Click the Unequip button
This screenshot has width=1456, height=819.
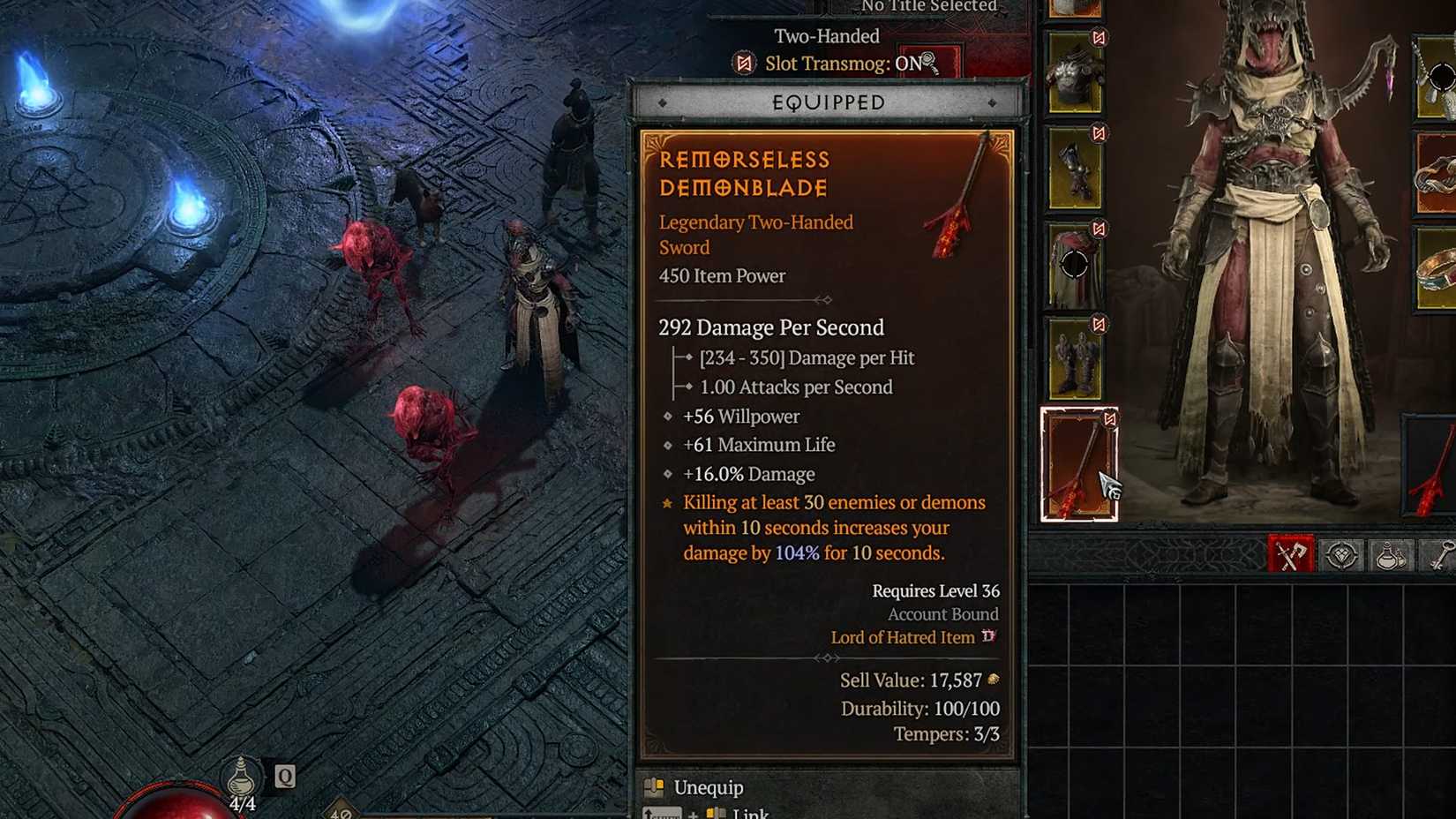[706, 787]
